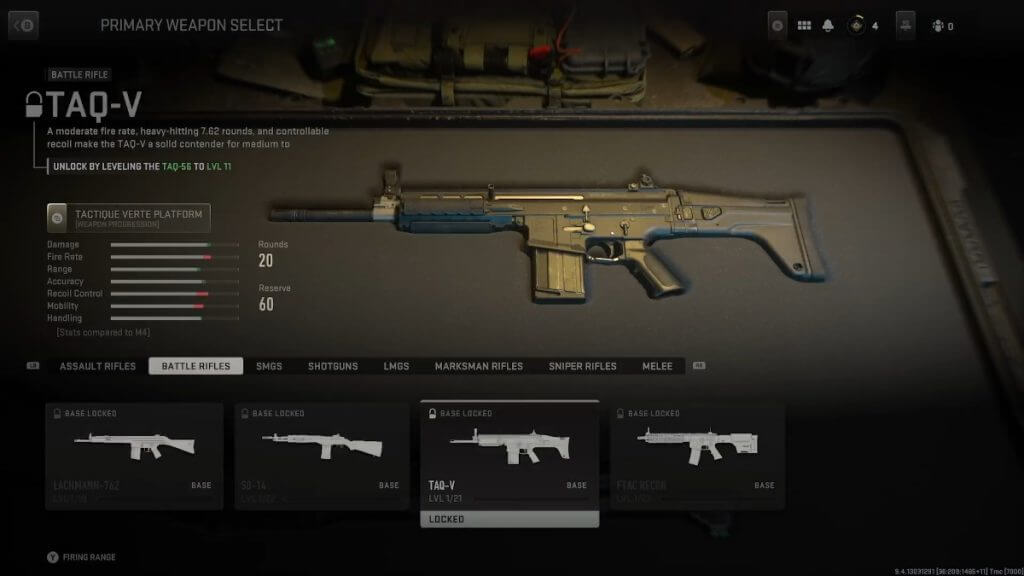The width and height of the screenshot is (1024, 576).
Task: Switch to the Assault Rifles tab
Action: (x=97, y=366)
